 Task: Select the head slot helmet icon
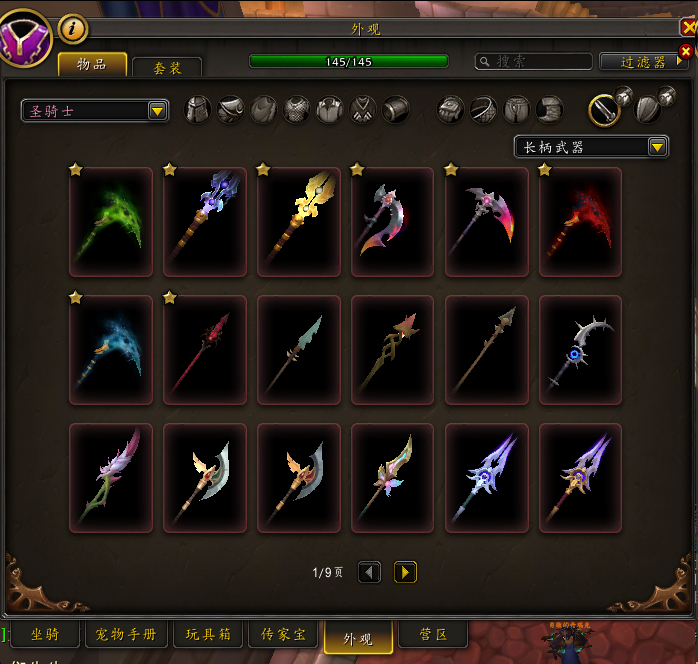pos(199,109)
